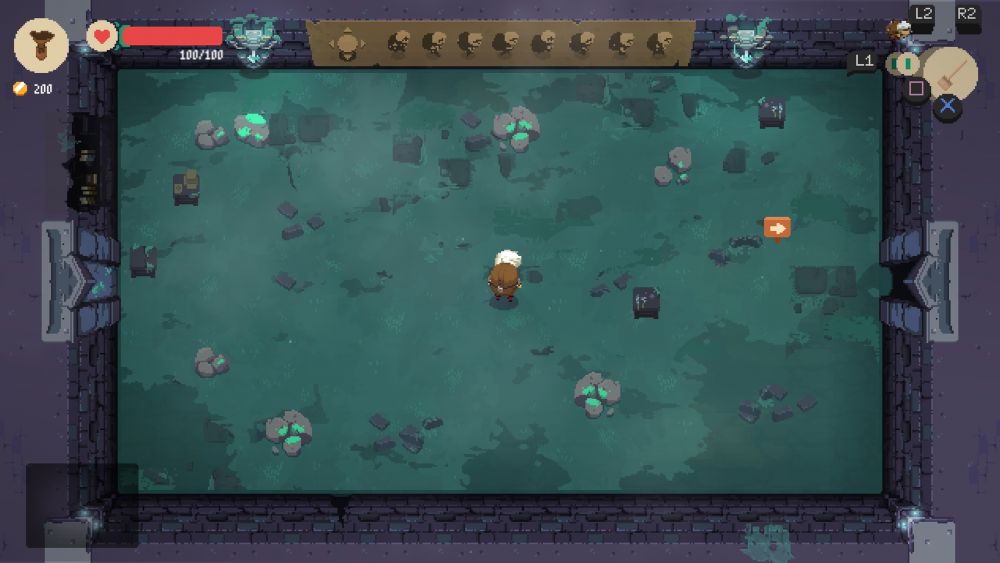
Task: Select the merchant pendant icon
Action: pyautogui.click(x=41, y=44)
